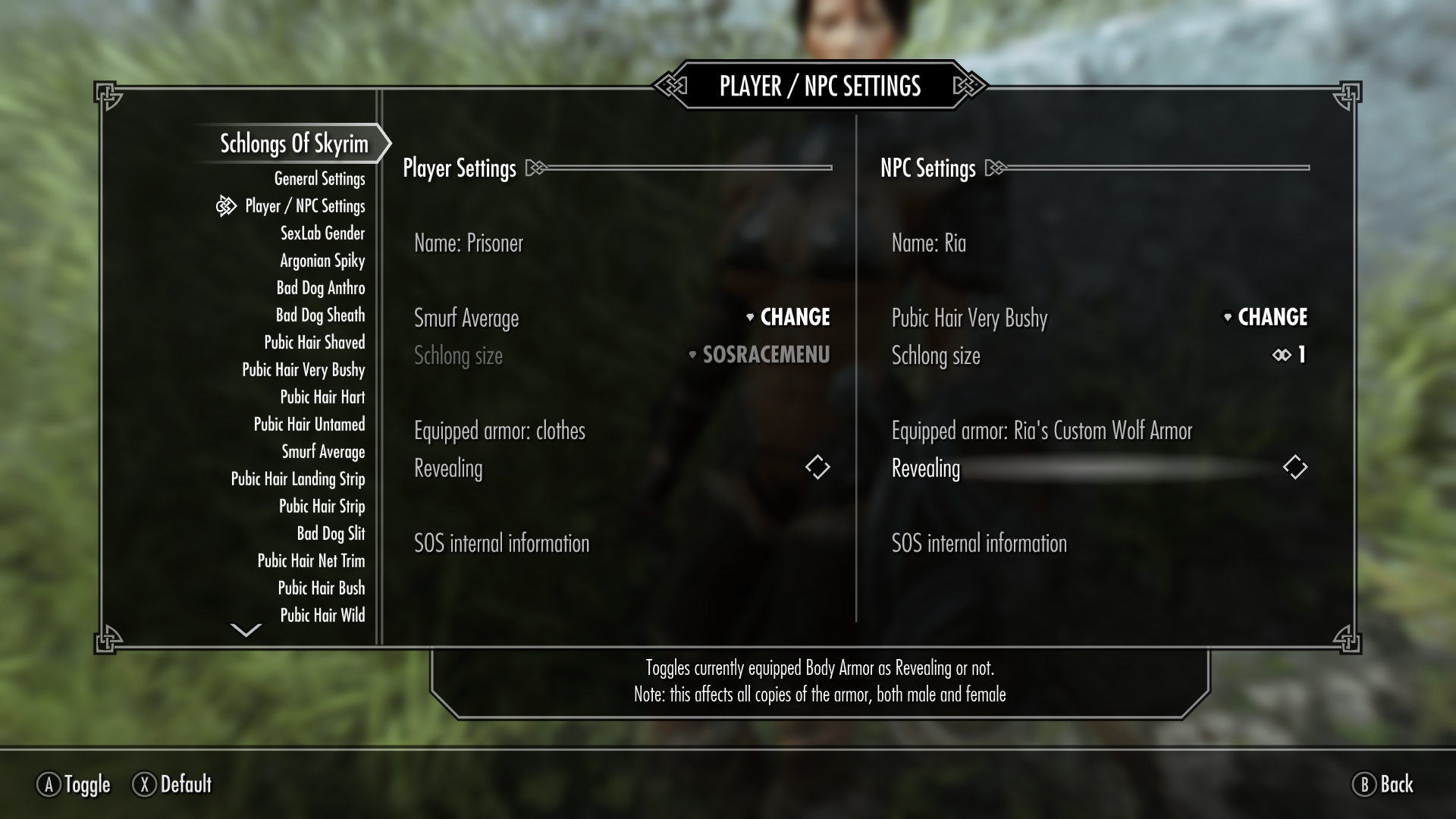
Task: Show the player's SOS internal information
Action: point(501,544)
